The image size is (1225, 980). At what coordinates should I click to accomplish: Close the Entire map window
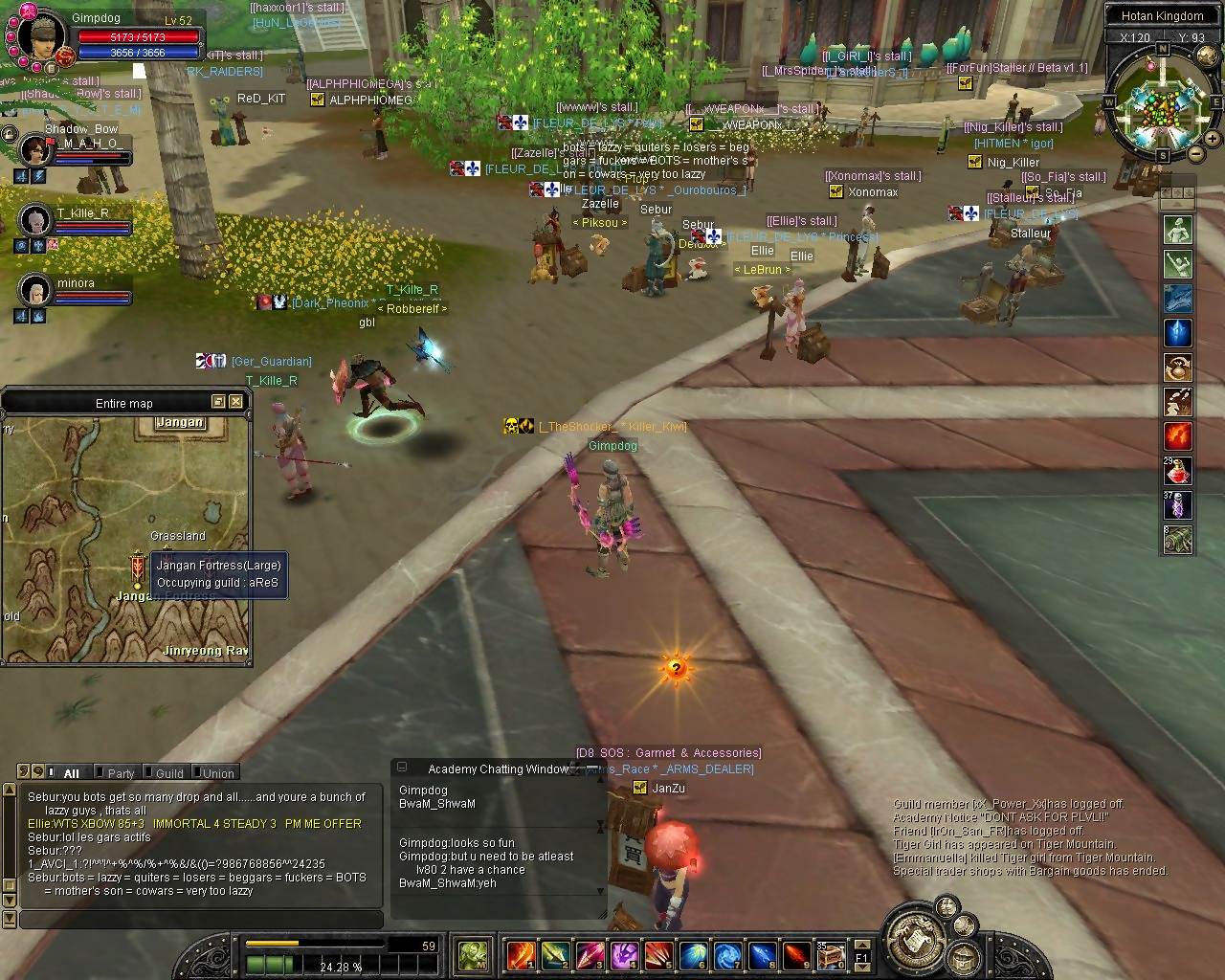(235, 402)
